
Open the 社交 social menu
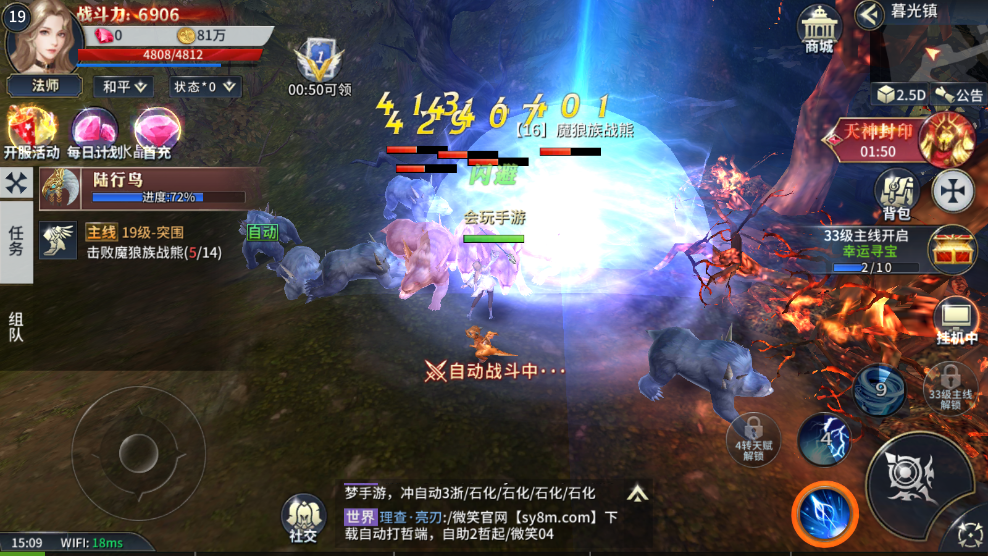(303, 520)
